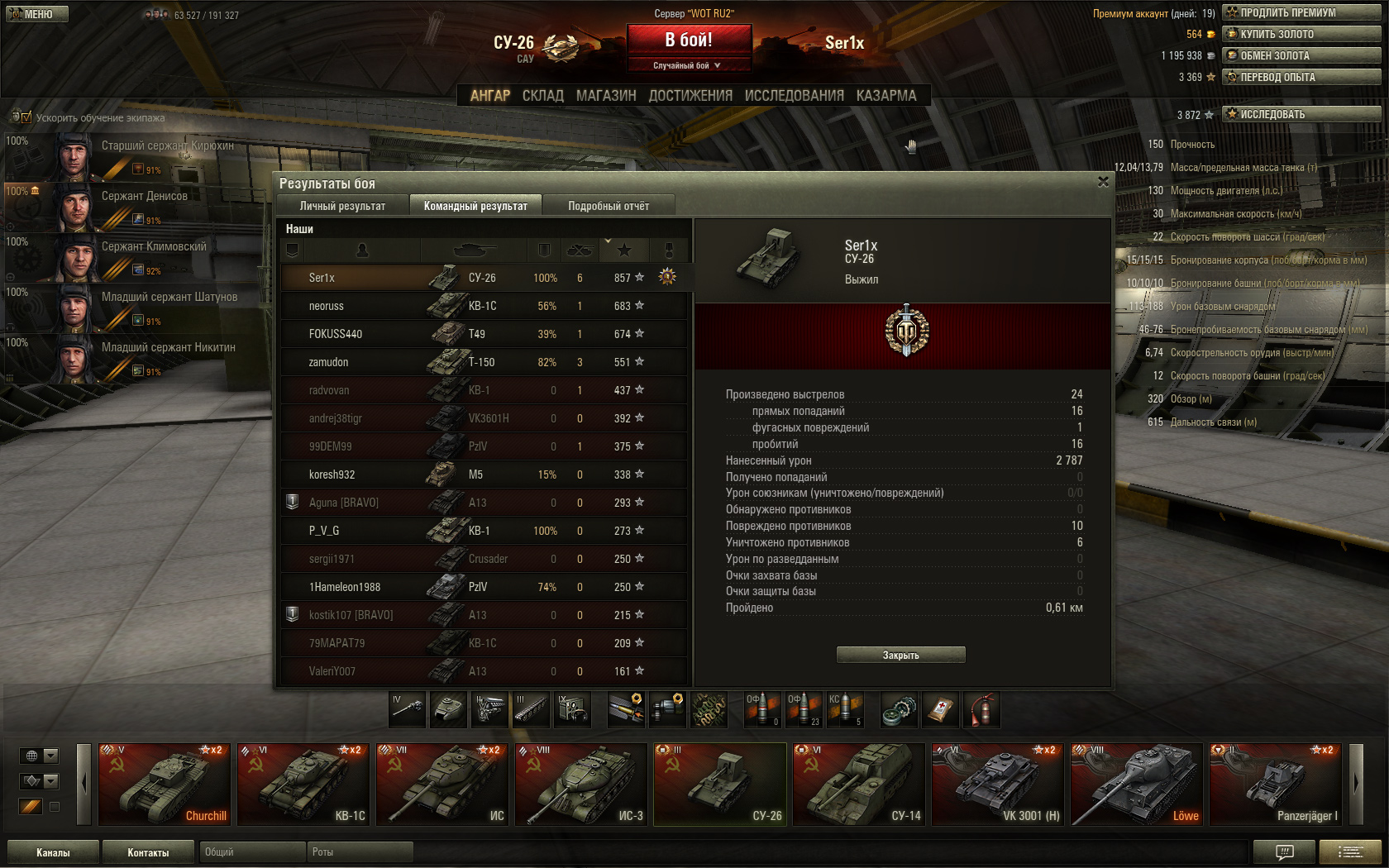
Task: Open the Контакты contacts button
Action: coord(148,852)
